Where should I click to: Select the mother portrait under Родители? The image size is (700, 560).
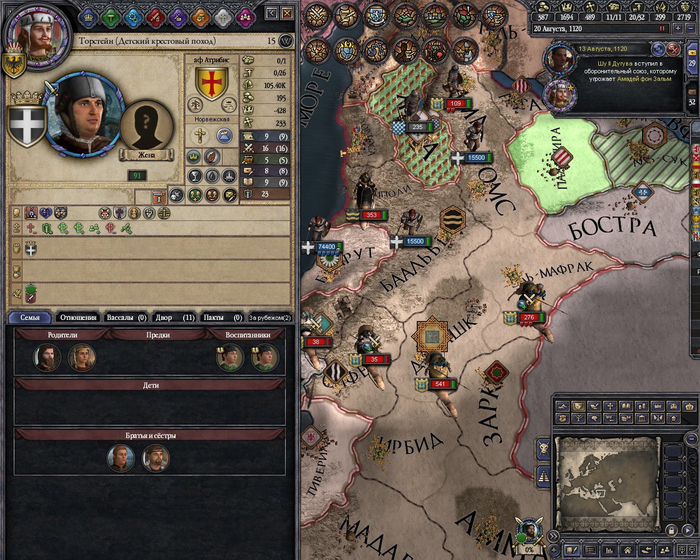pyautogui.click(x=81, y=358)
